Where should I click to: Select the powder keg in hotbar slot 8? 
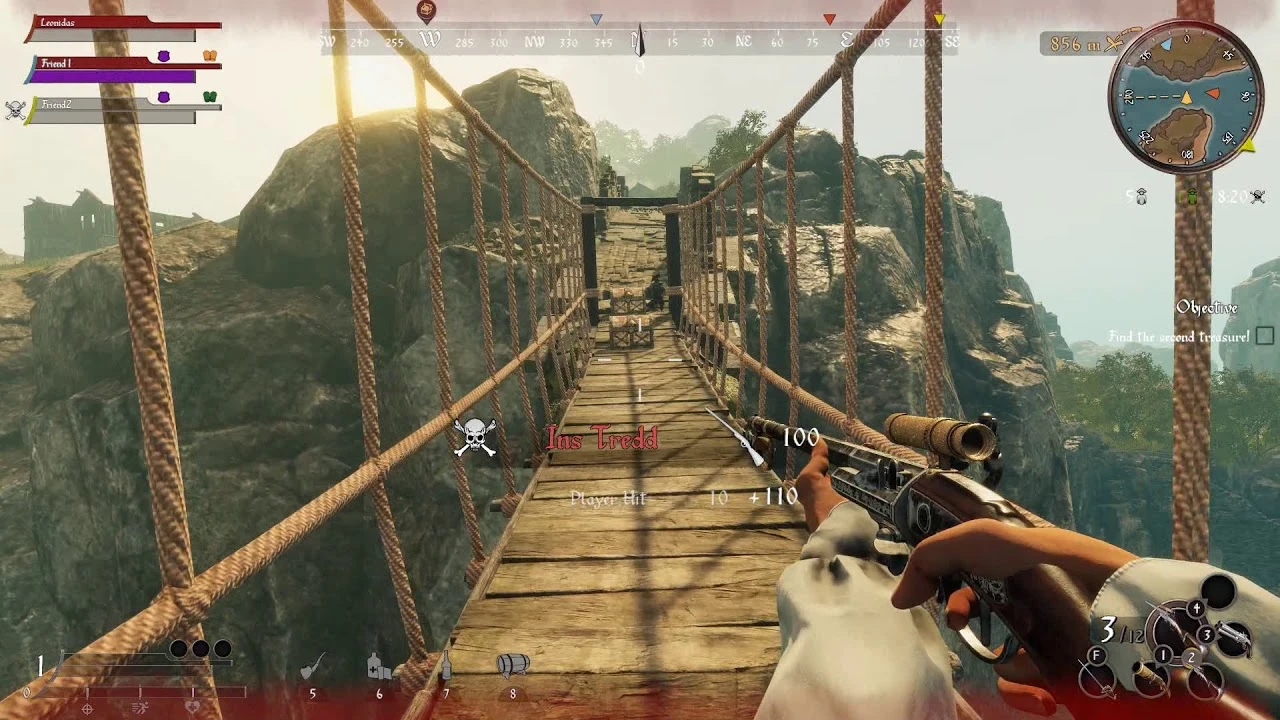[511, 663]
